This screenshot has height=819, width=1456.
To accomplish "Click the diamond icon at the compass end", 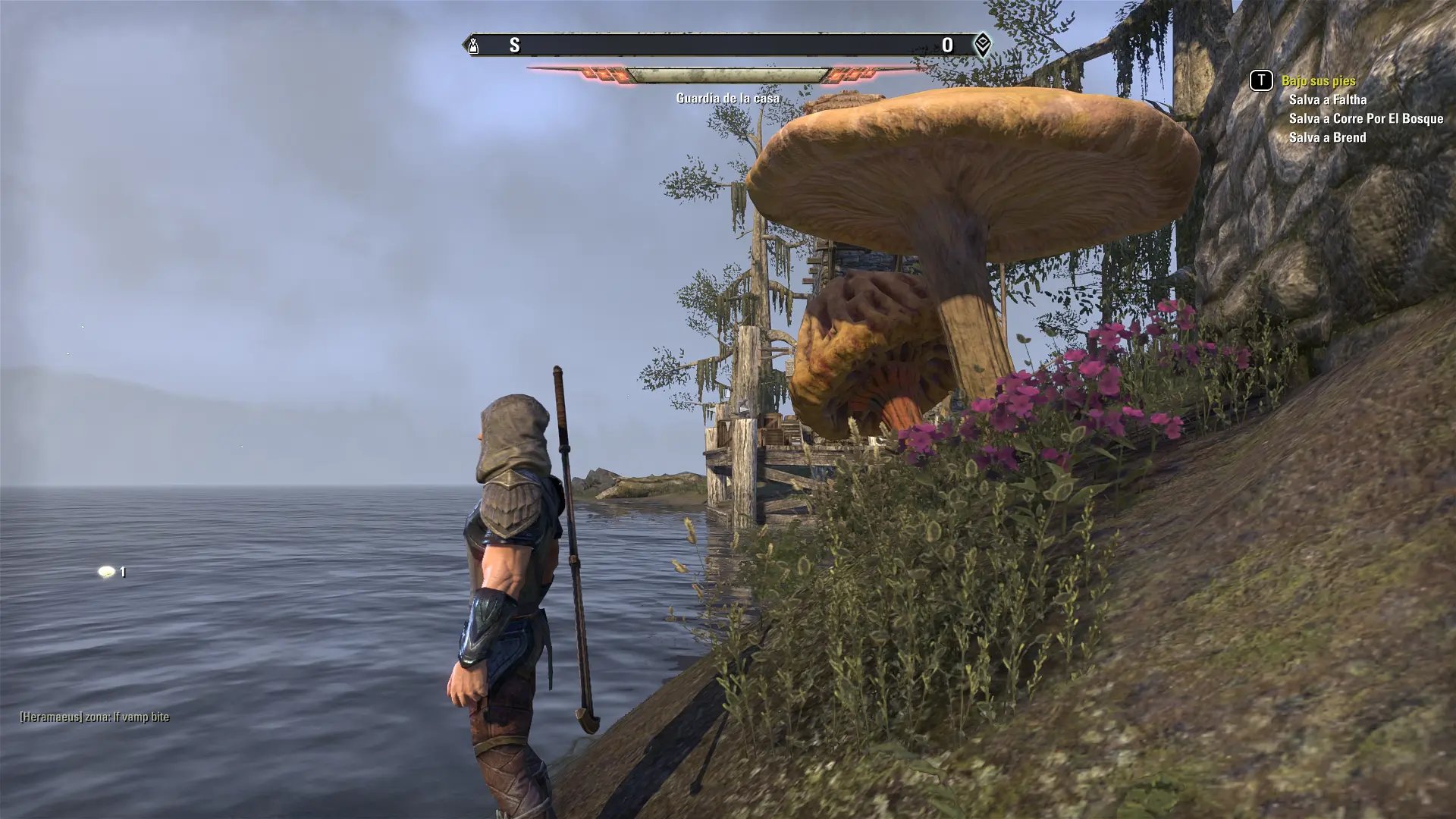I will (x=981, y=45).
